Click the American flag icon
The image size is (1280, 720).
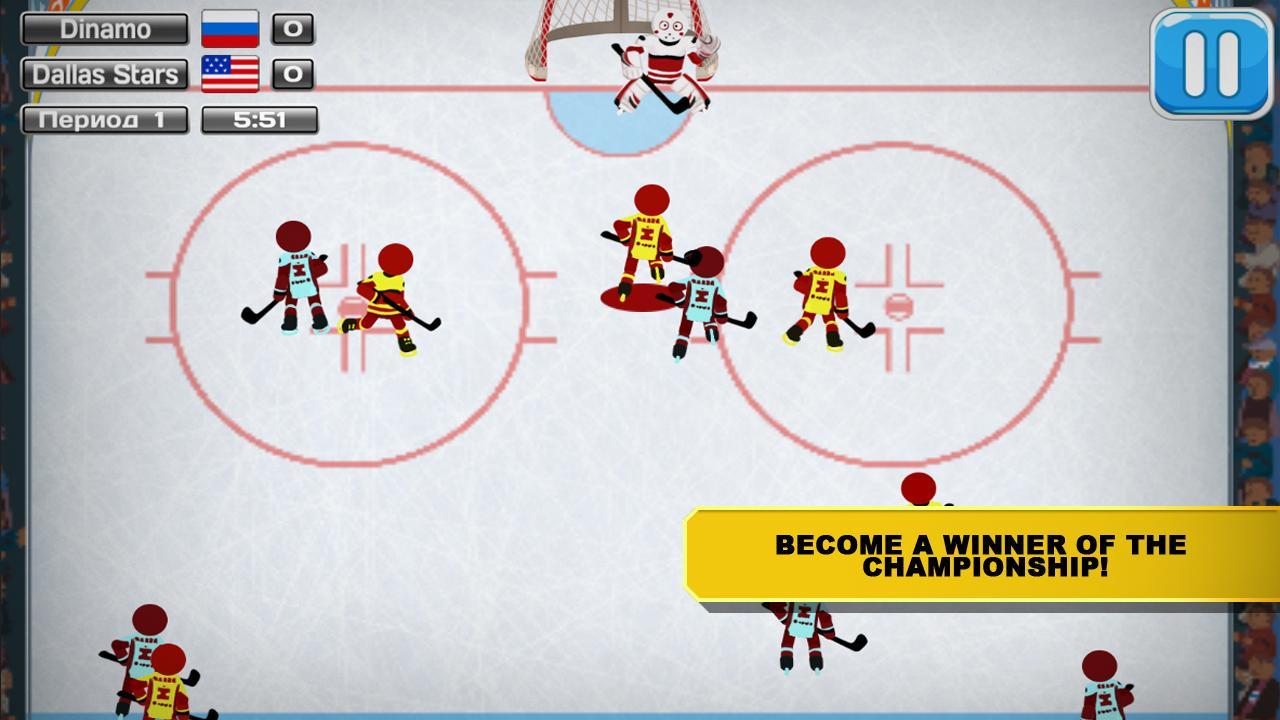pyautogui.click(x=232, y=72)
